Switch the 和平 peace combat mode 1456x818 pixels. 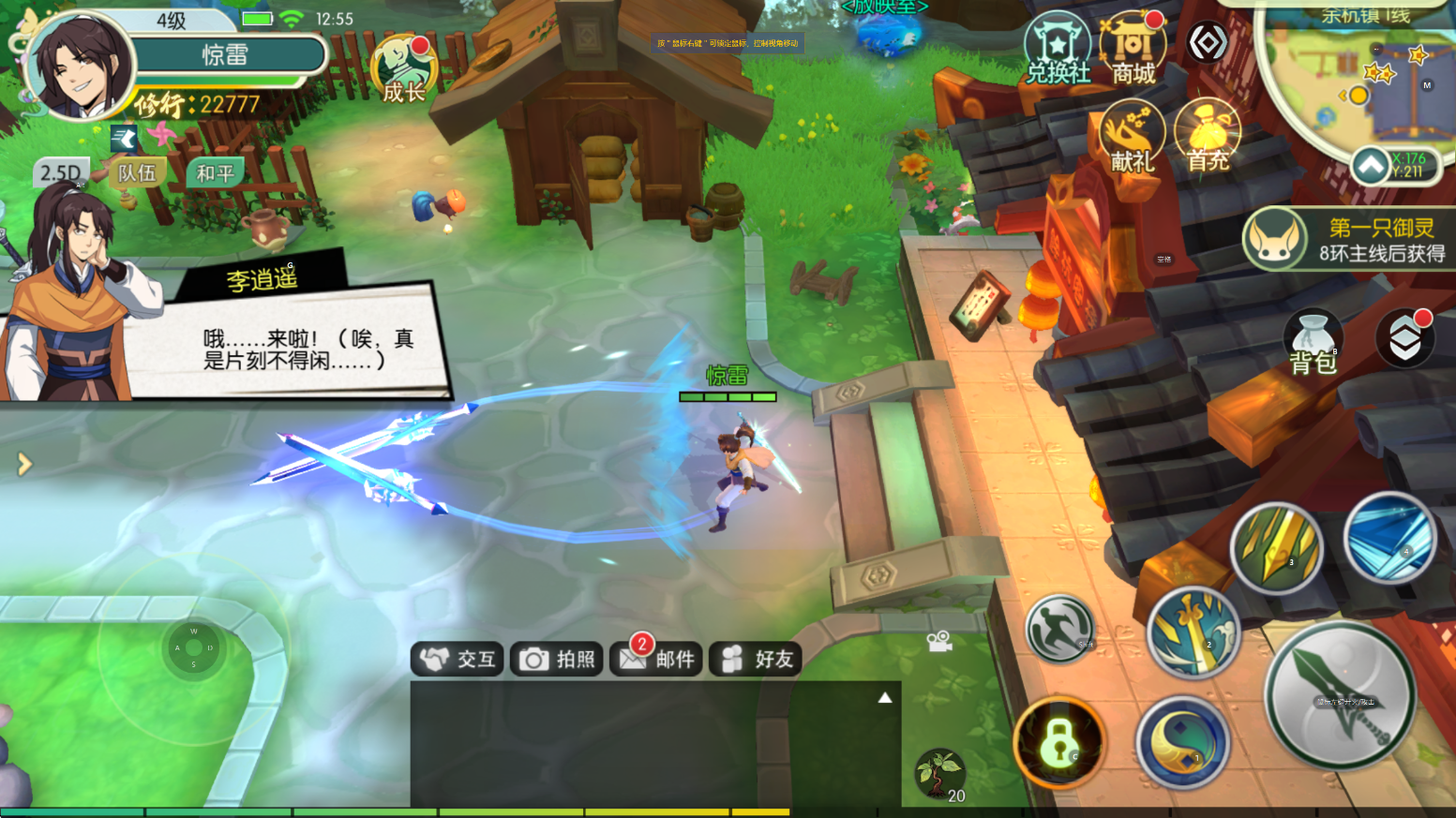(x=215, y=173)
